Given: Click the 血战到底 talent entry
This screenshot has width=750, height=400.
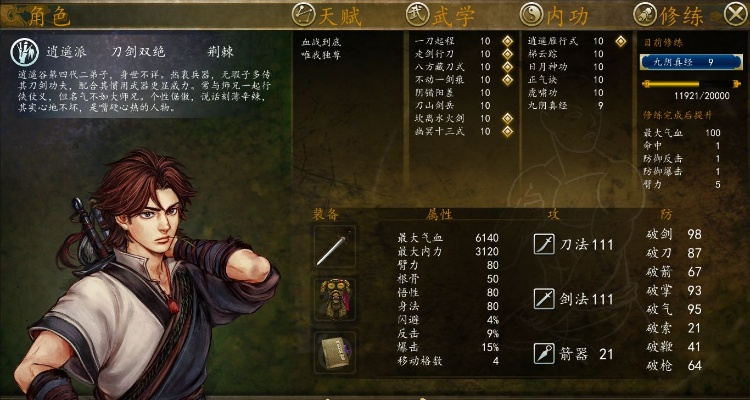Looking at the screenshot, I should click(x=323, y=42).
